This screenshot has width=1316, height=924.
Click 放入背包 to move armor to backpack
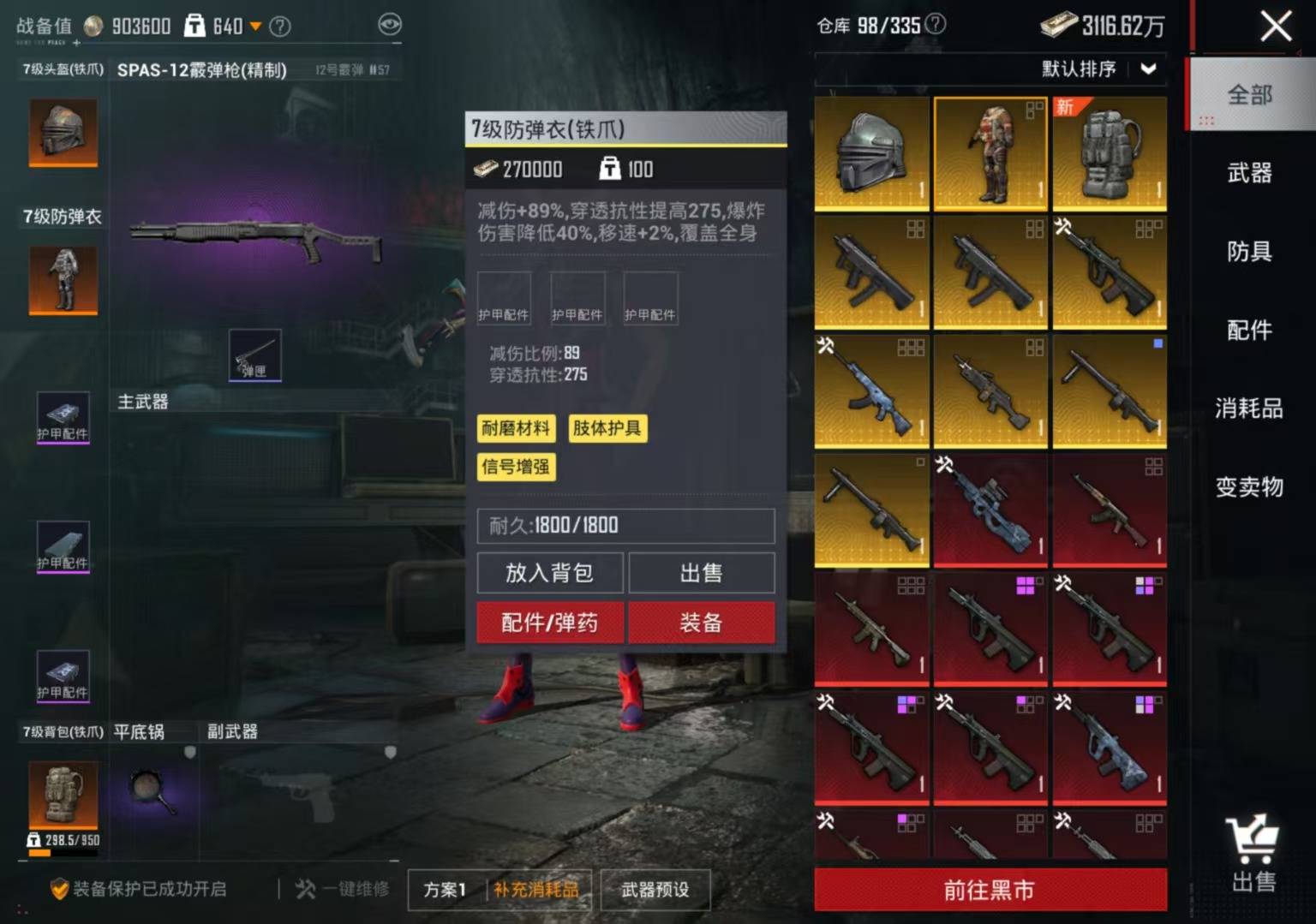tap(550, 573)
